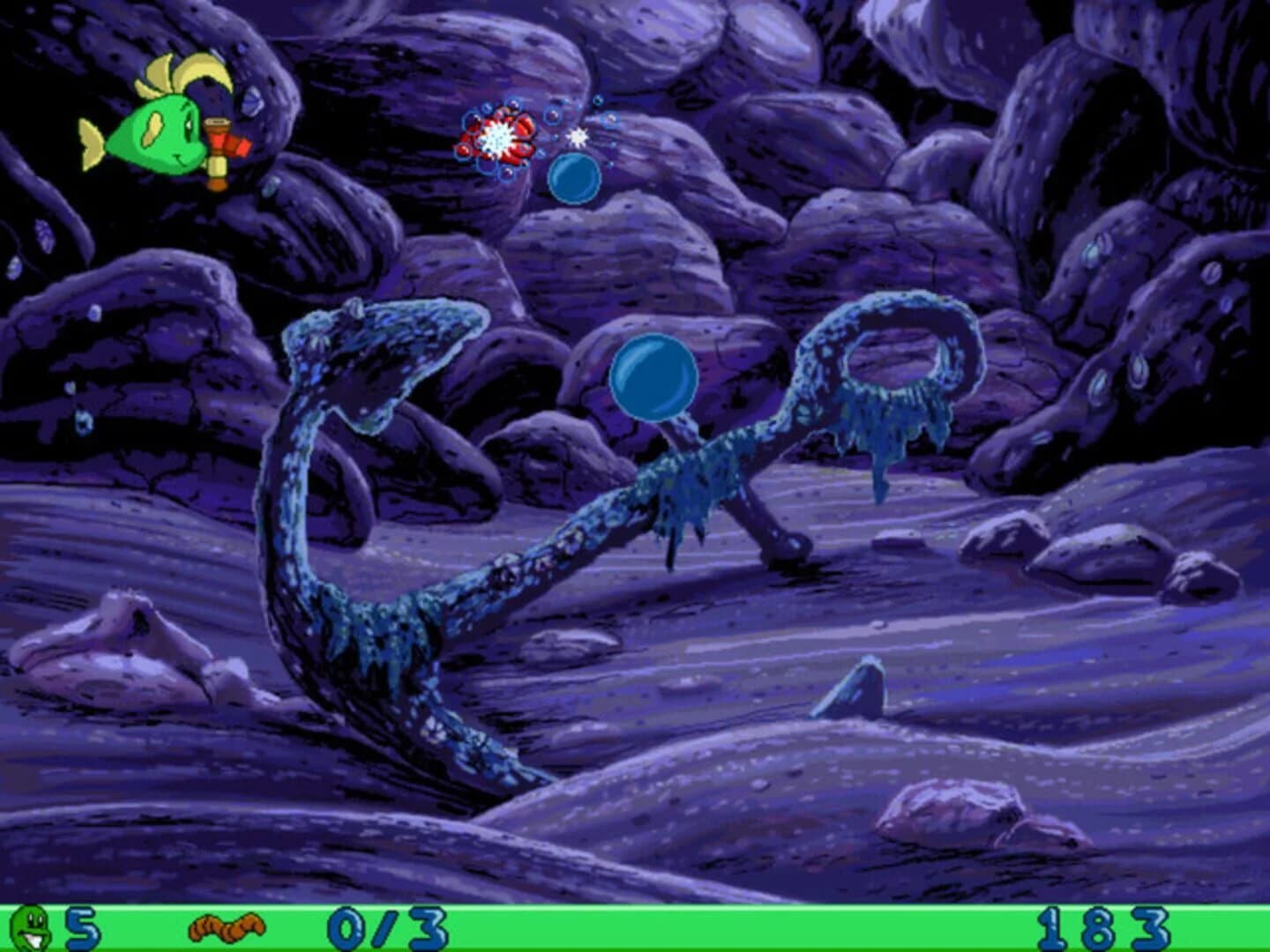This screenshot has height=952, width=1270.
Task: Pop the large bubble above the anchor
Action: [x=655, y=379]
